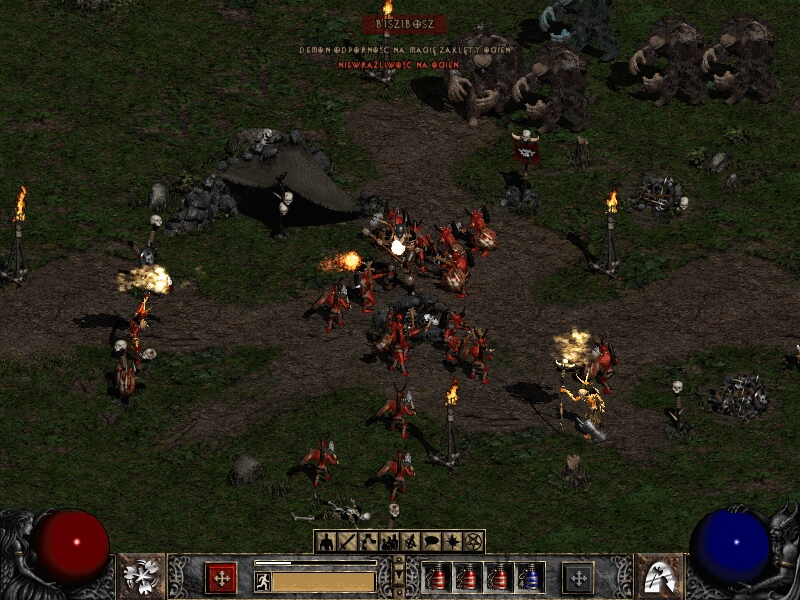Open the party screen icon
Screen dimensions: 800x600
[x=389, y=542]
